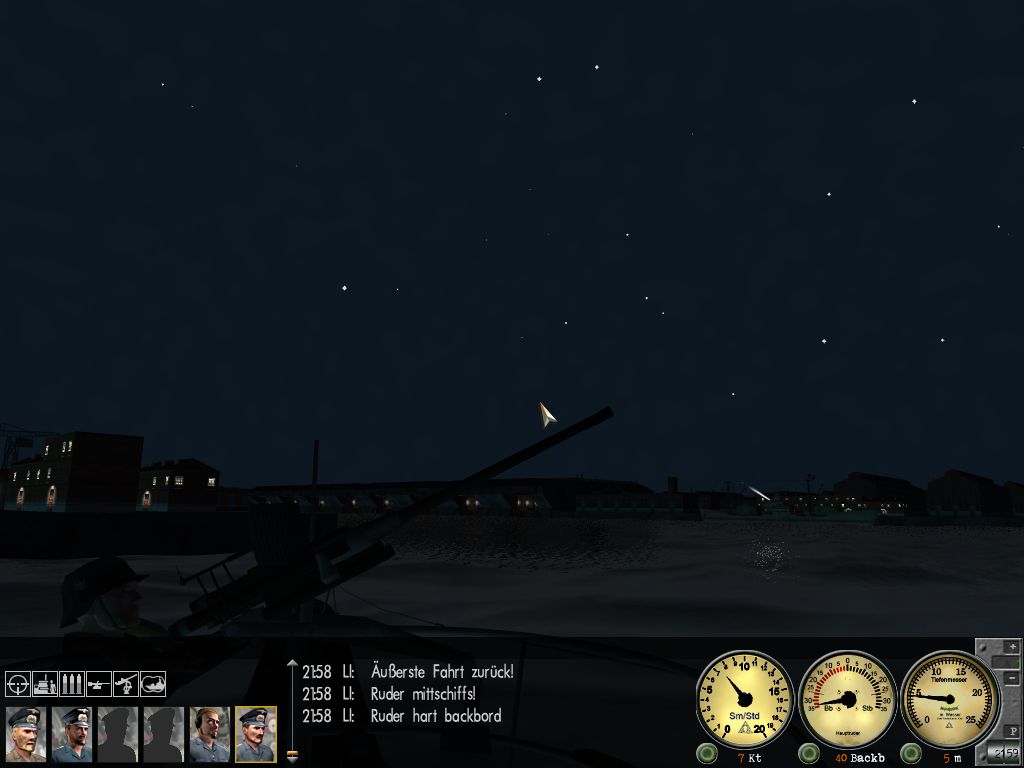The width and height of the screenshot is (1024, 768).
Task: Toggle the green button under the rudder gauge
Action: coord(809,753)
